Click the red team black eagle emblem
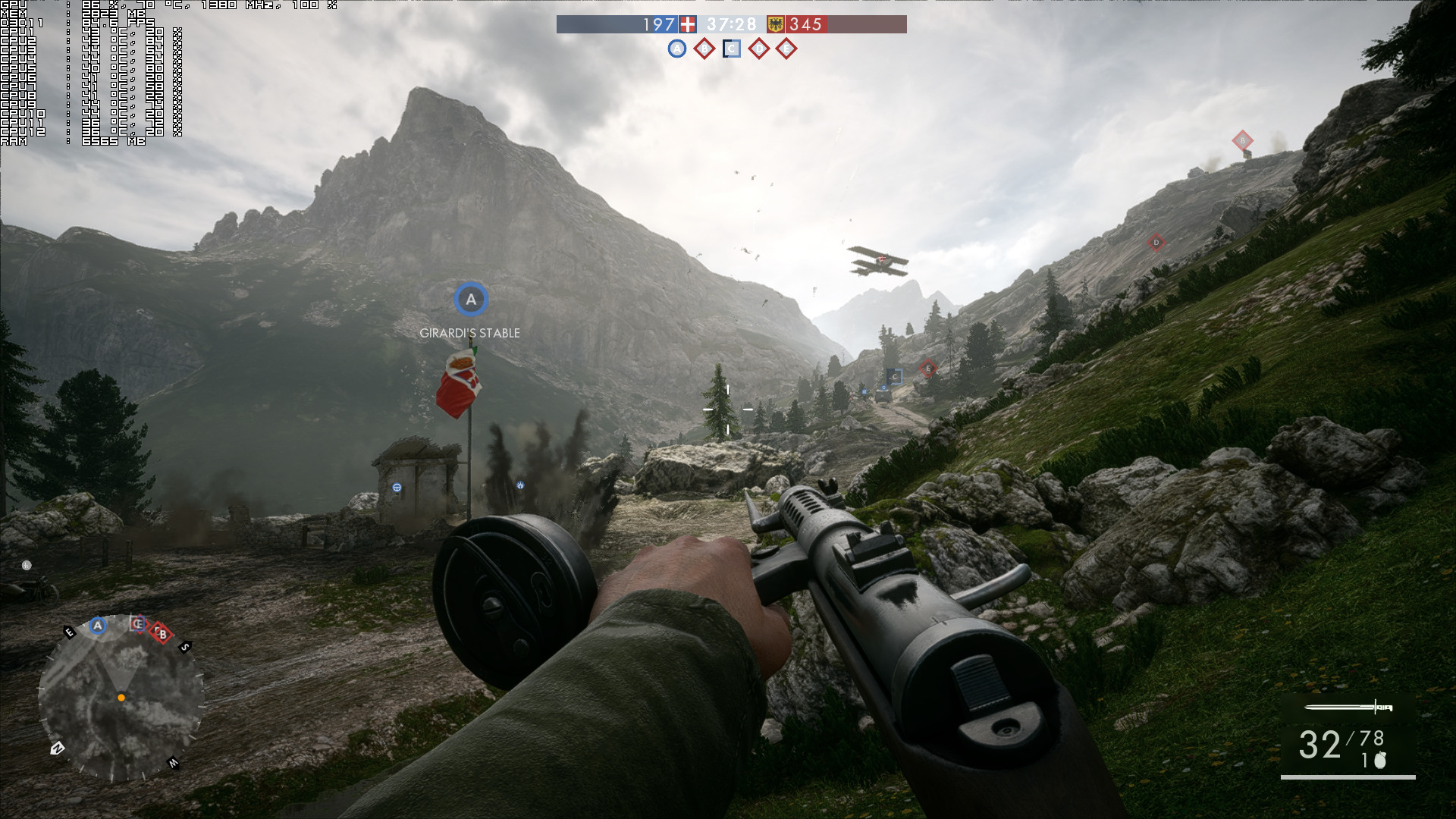 (x=776, y=24)
